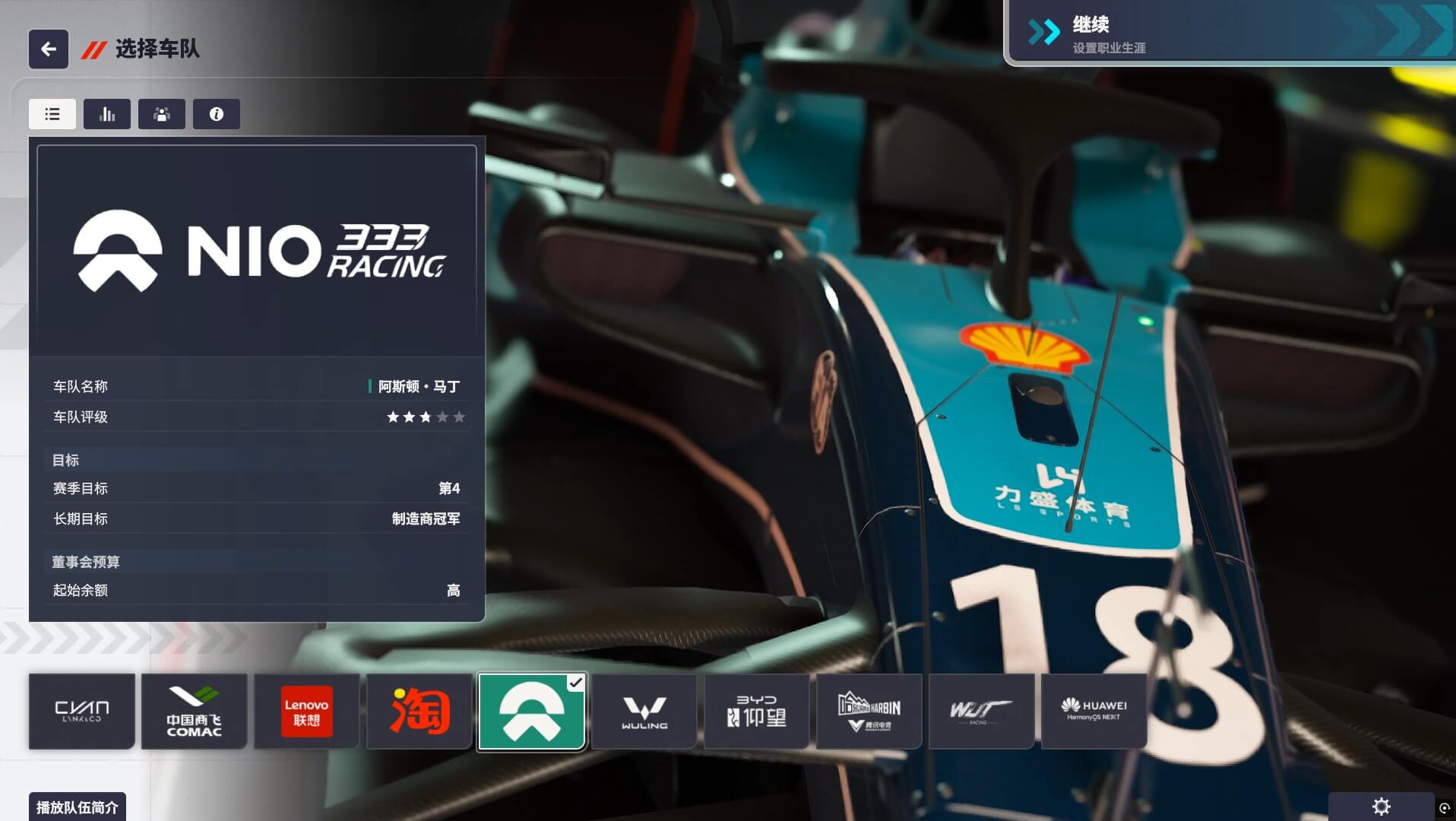This screenshot has width=1456, height=821.
Task: Select the CYAN Lynk & Co team
Action: pos(82,712)
